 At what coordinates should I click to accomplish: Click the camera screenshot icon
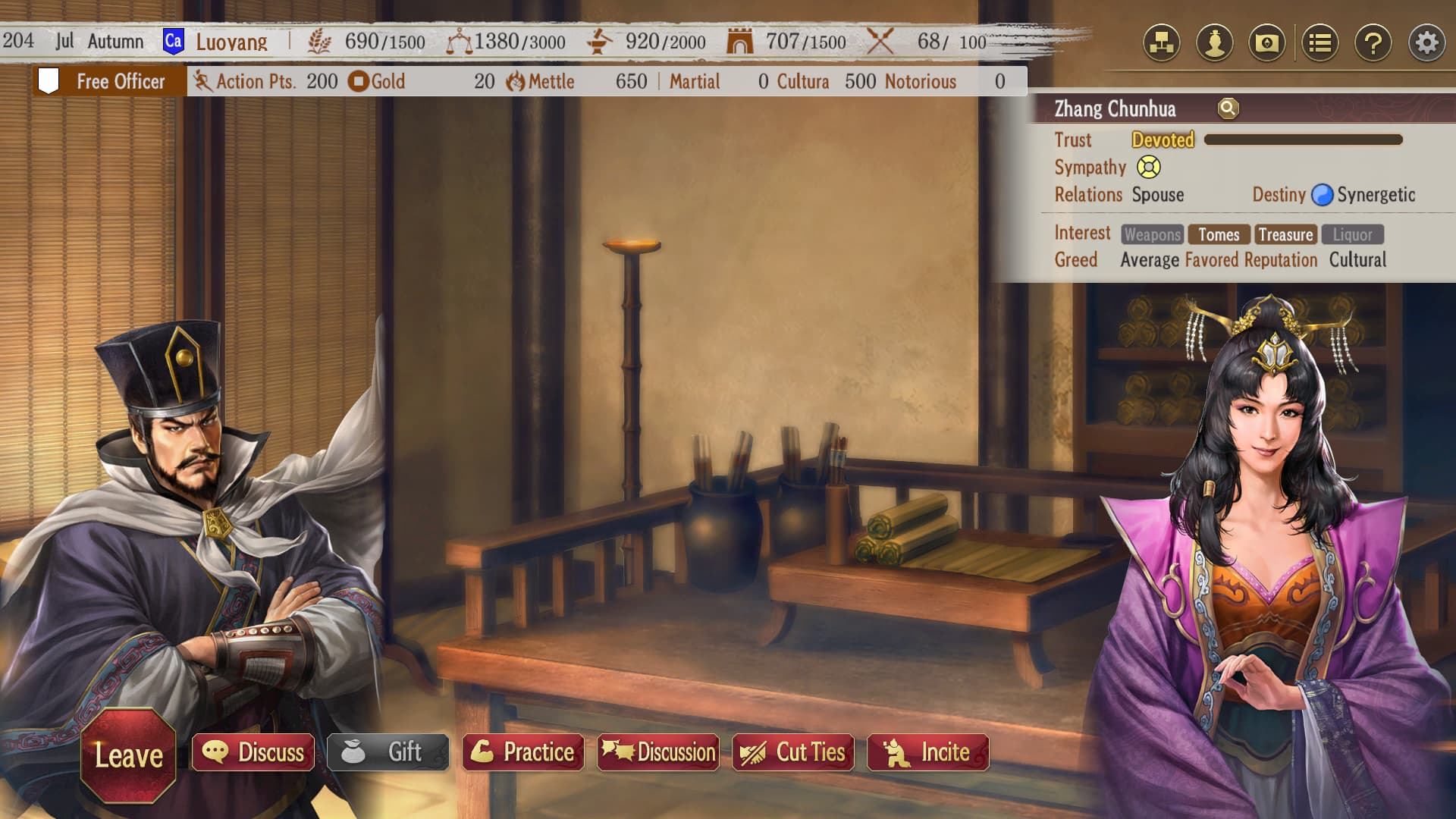pyautogui.click(x=1267, y=42)
